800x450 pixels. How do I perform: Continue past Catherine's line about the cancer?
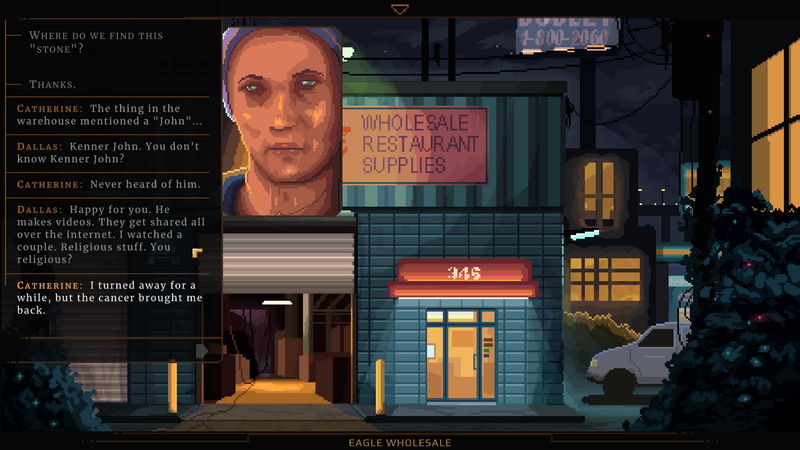click(110, 297)
